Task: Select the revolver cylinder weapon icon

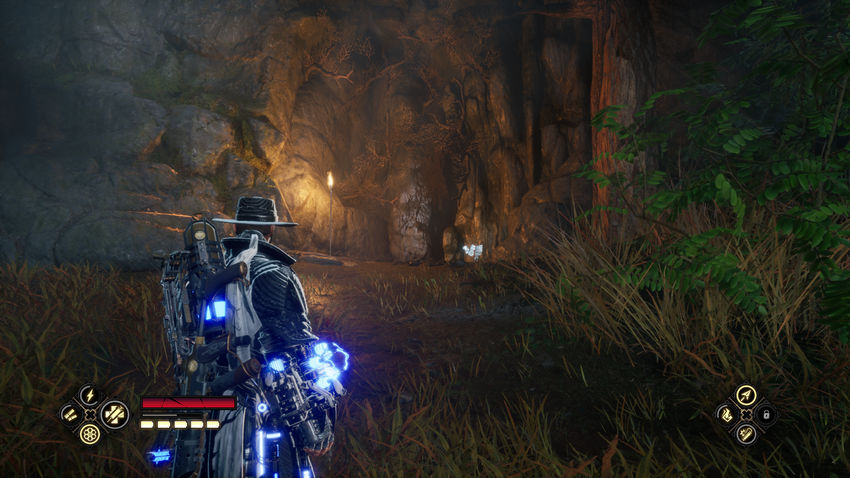Action: 90,434
